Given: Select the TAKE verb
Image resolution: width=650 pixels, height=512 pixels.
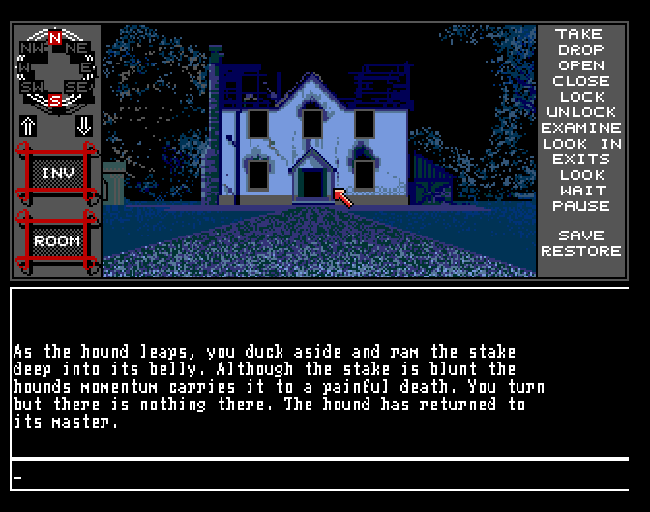Looking at the screenshot, I should tap(581, 34).
